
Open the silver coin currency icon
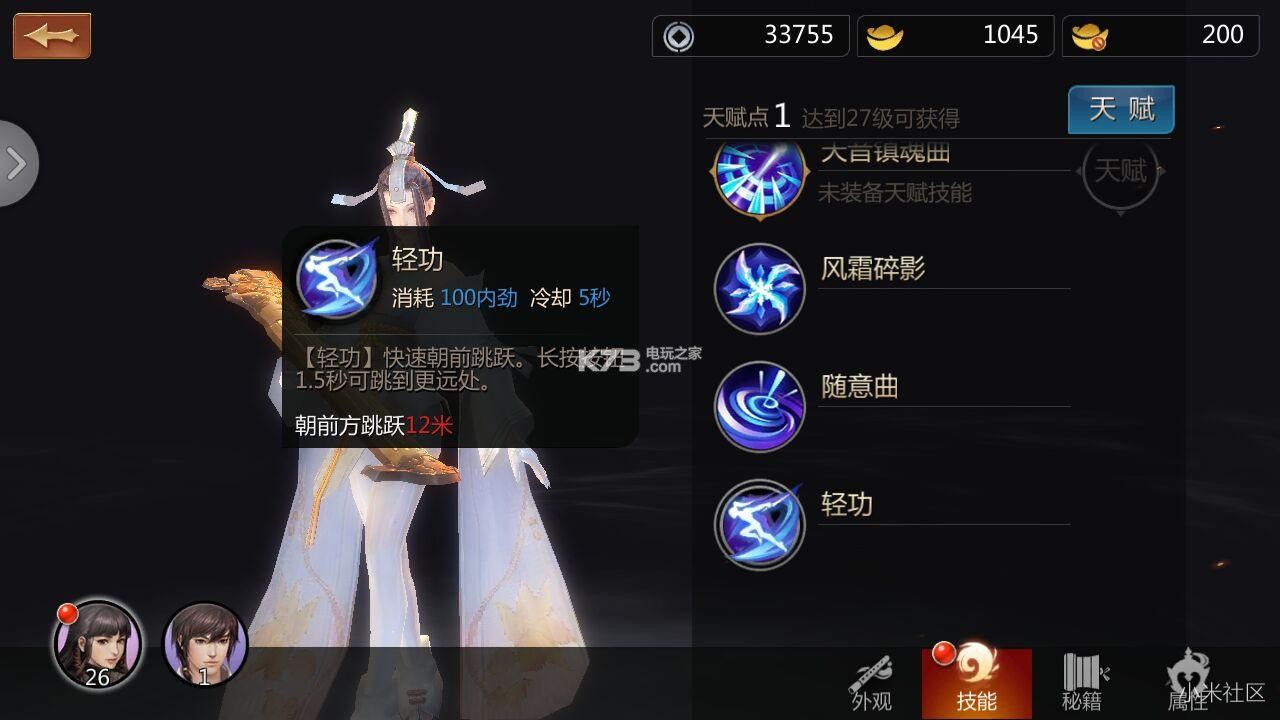pyautogui.click(x=680, y=35)
